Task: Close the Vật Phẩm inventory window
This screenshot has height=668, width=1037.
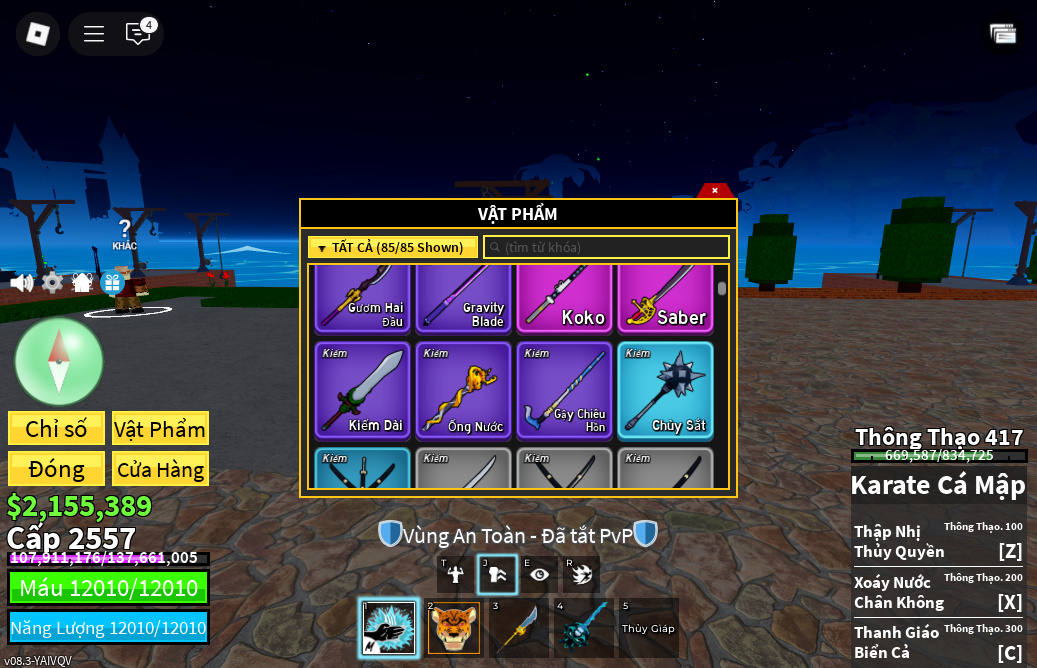Action: coord(715,190)
